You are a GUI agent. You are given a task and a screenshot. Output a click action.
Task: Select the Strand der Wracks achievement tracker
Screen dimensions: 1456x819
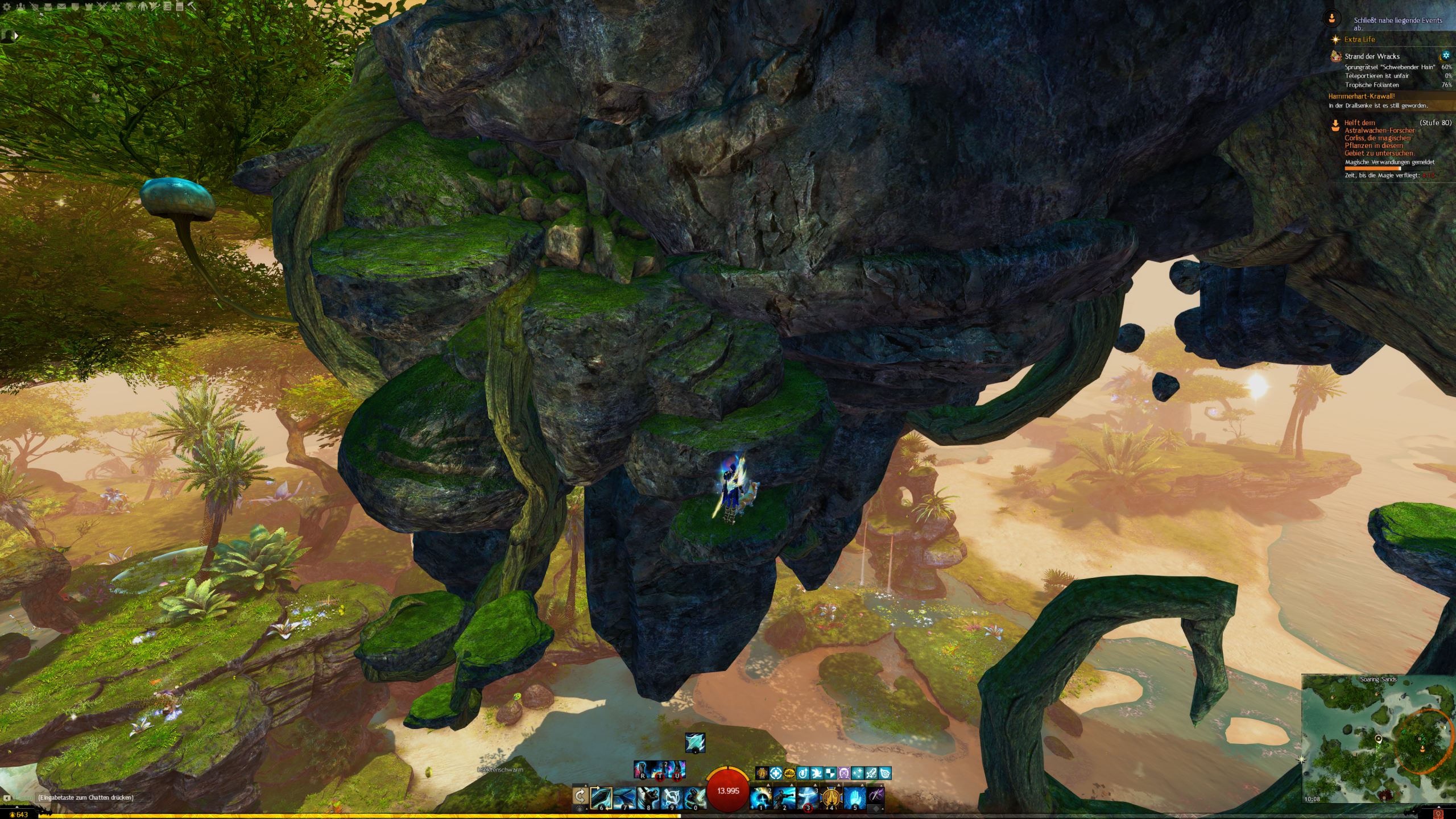coord(1371,56)
